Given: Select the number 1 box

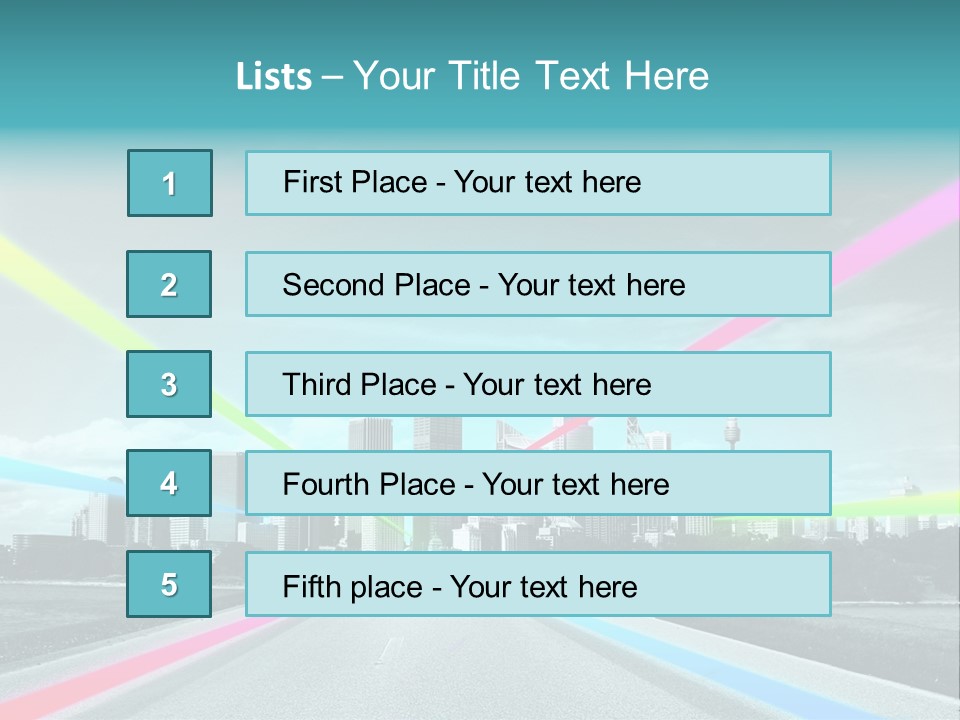Looking at the screenshot, I should coord(170,183).
